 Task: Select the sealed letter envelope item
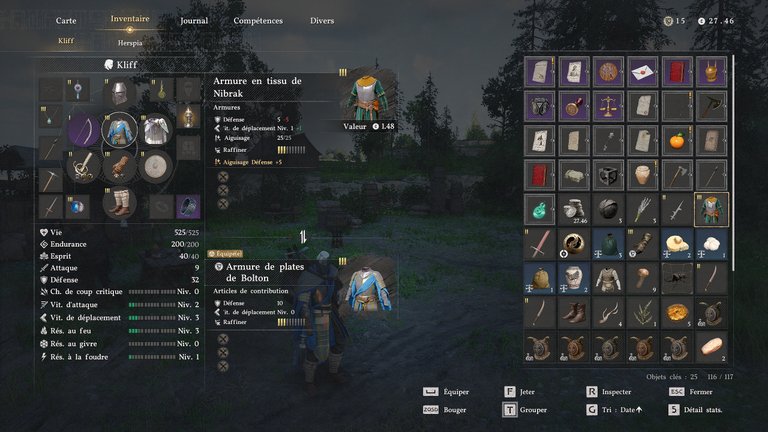tap(643, 72)
